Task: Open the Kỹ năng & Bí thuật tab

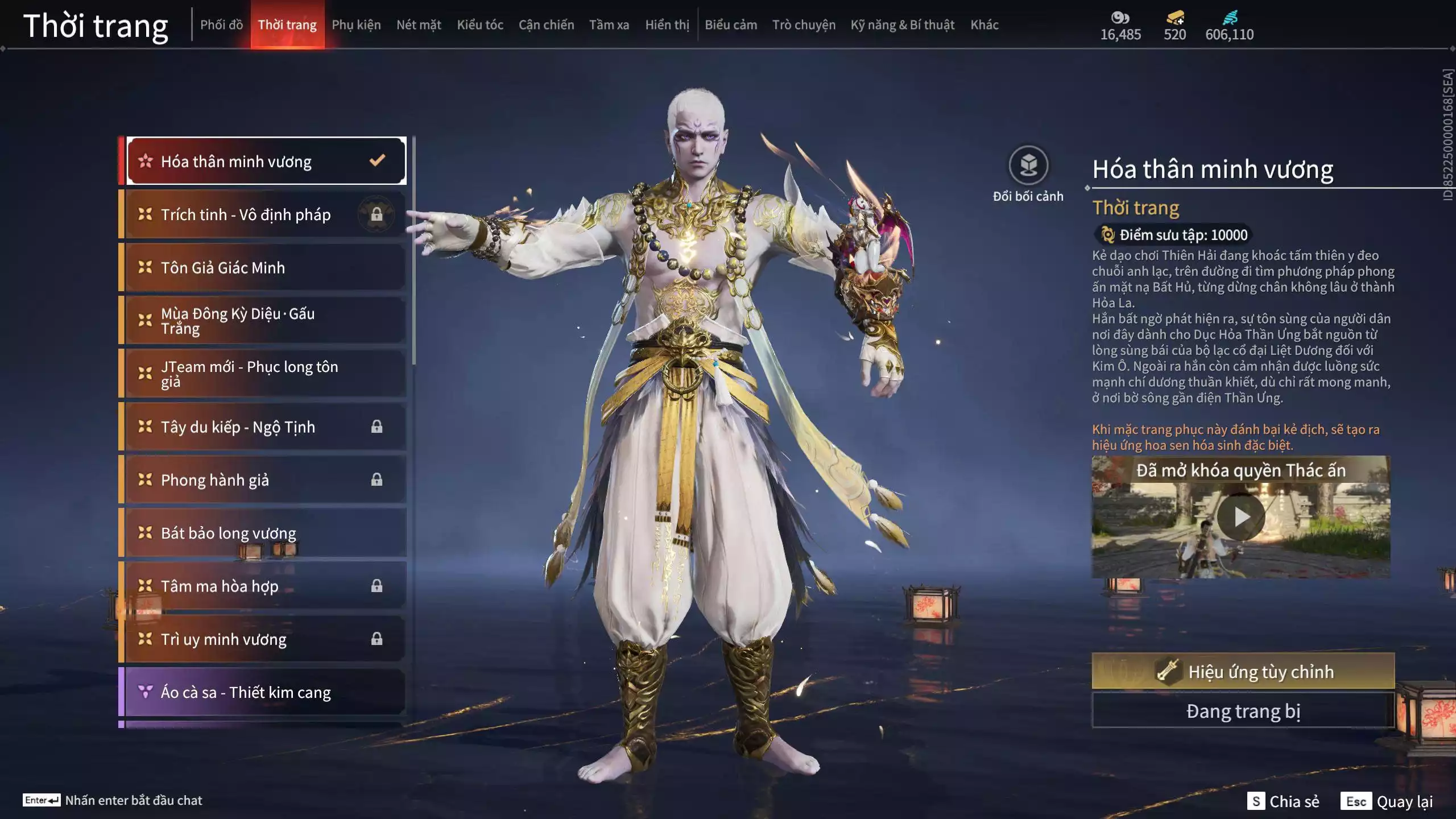Action: [x=902, y=25]
